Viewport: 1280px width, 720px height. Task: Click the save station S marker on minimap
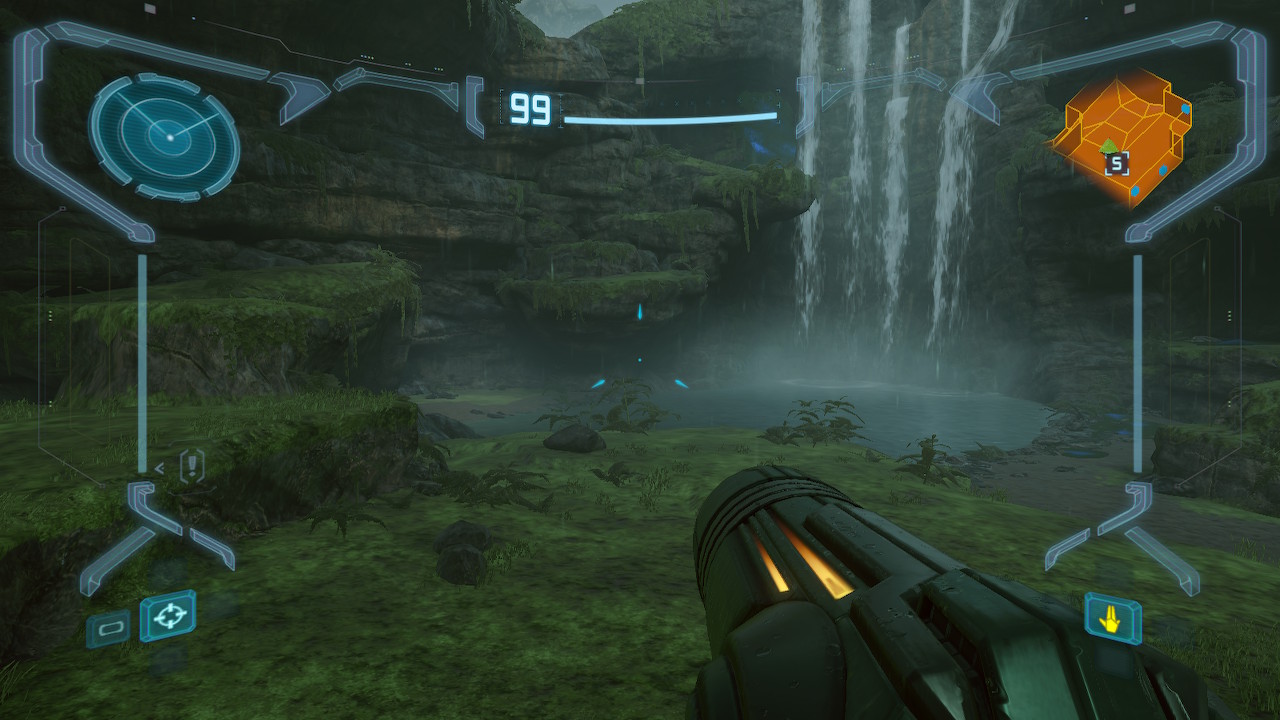[1117, 164]
